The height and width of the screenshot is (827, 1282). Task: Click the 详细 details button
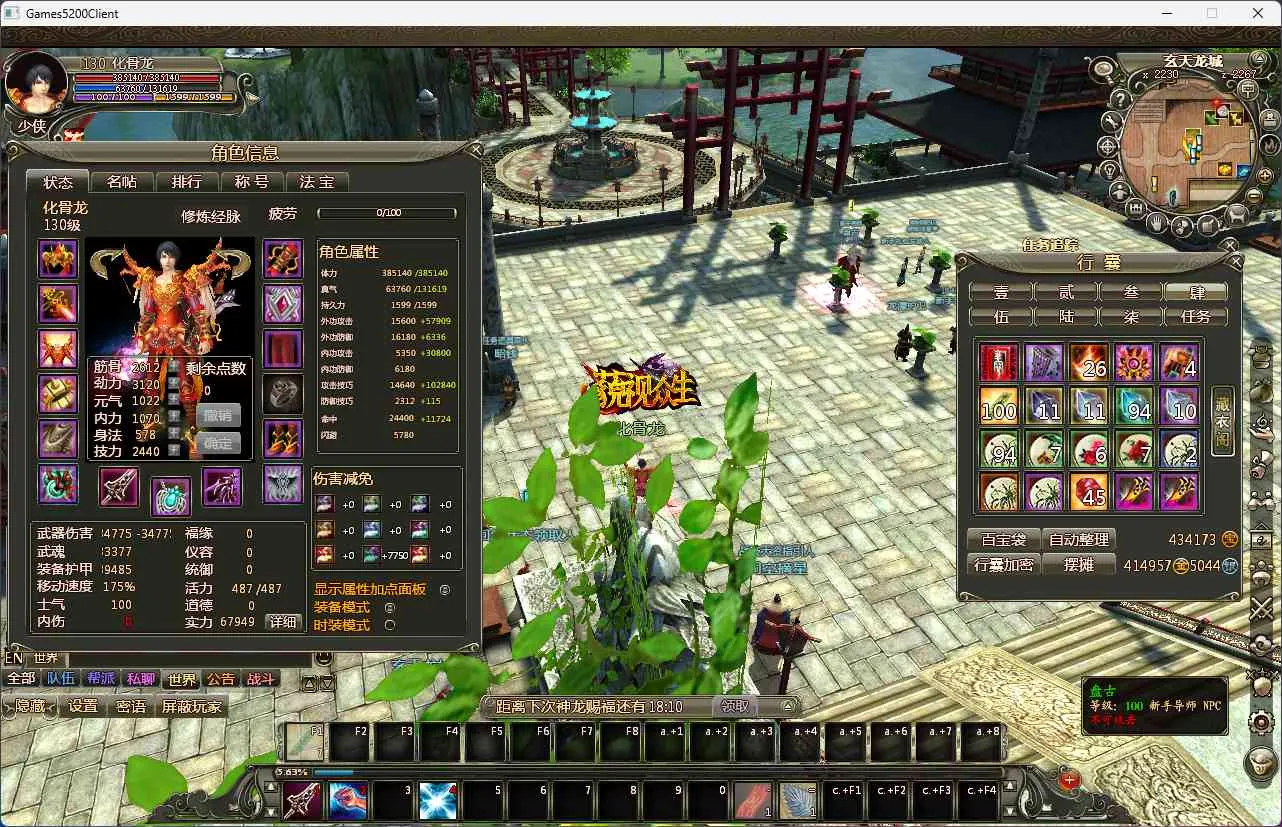coord(283,622)
